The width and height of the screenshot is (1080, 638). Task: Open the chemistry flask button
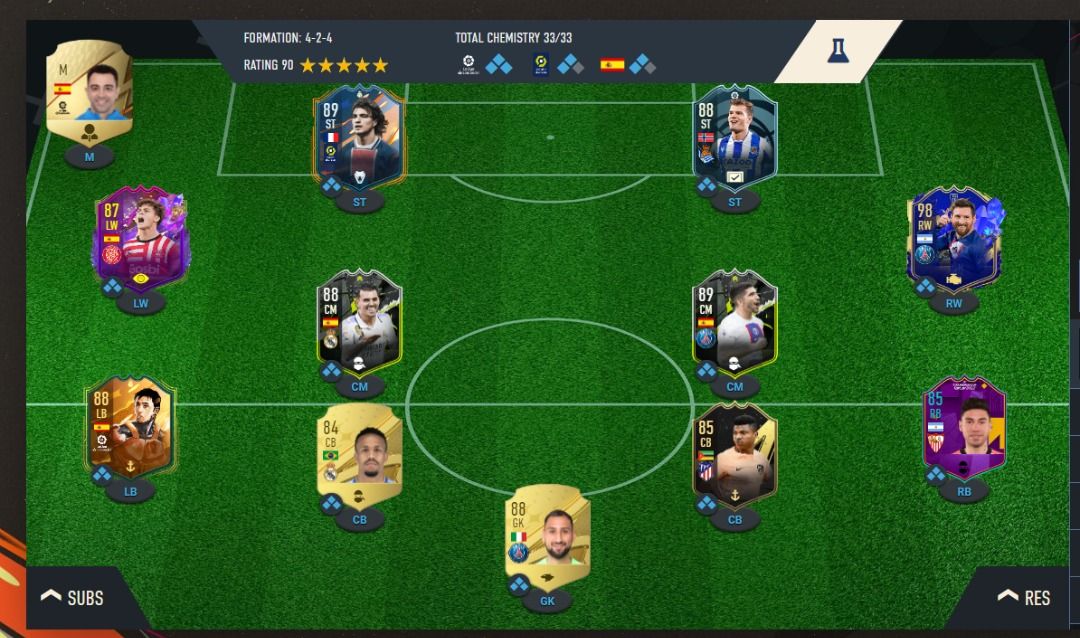837,51
